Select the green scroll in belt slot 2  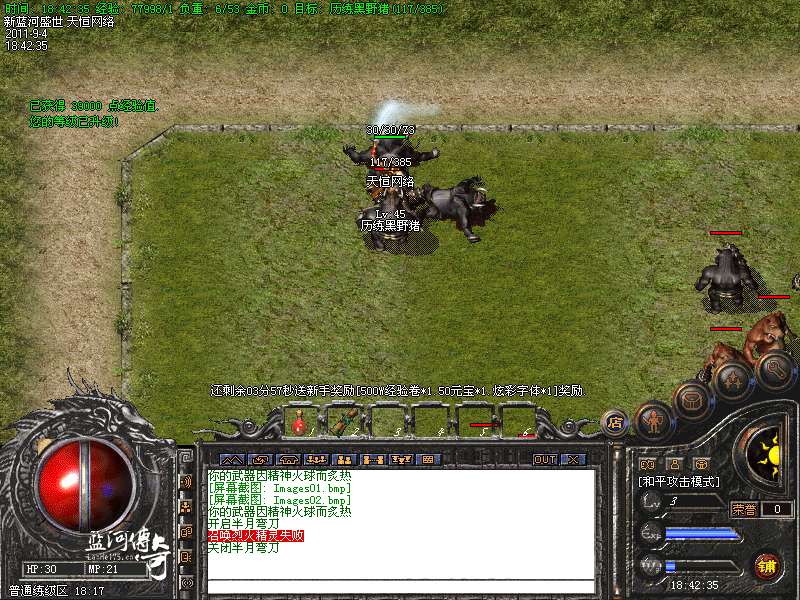click(342, 423)
